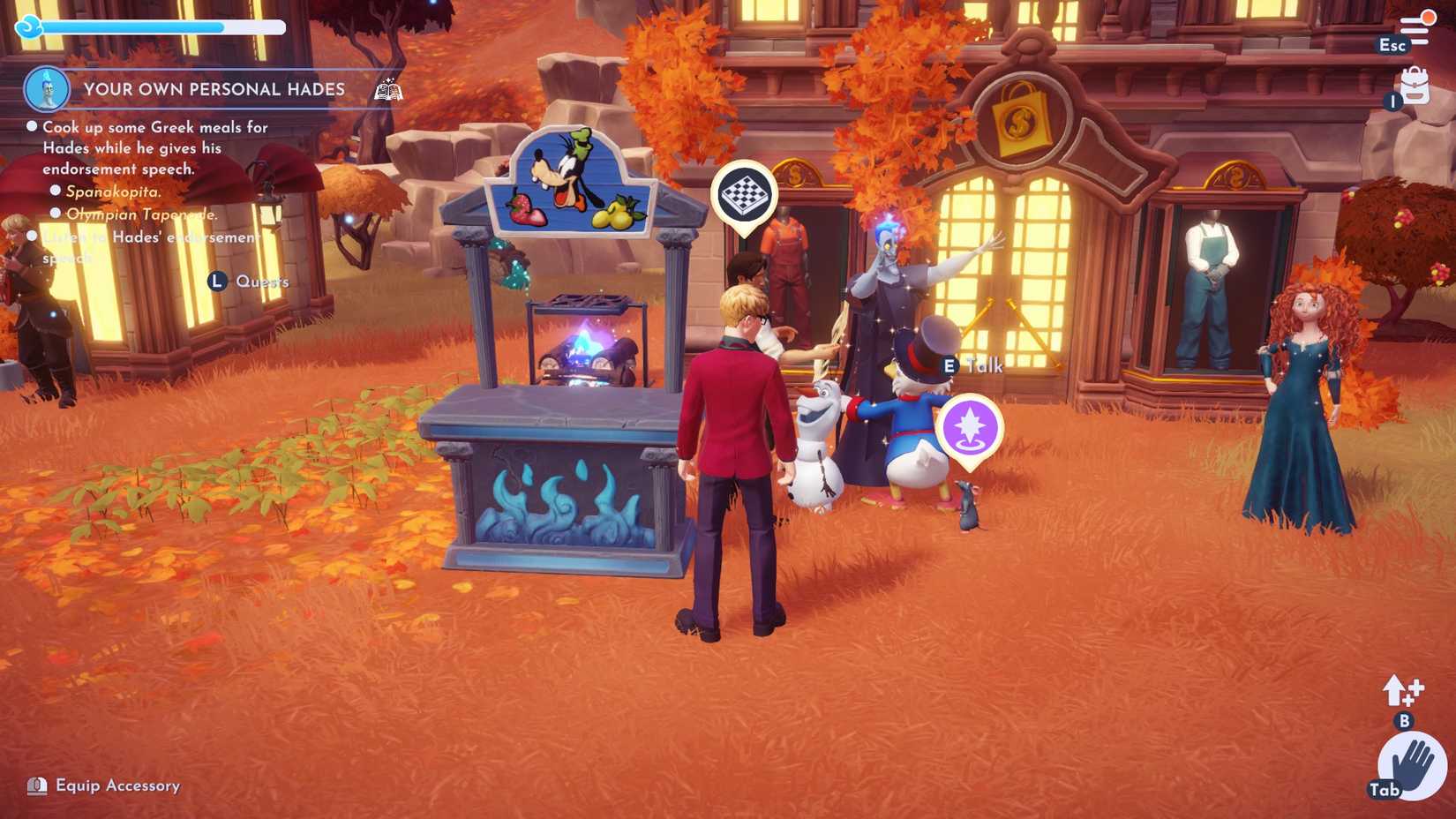Toggle the Spanakopita objective bullet

click(56, 191)
